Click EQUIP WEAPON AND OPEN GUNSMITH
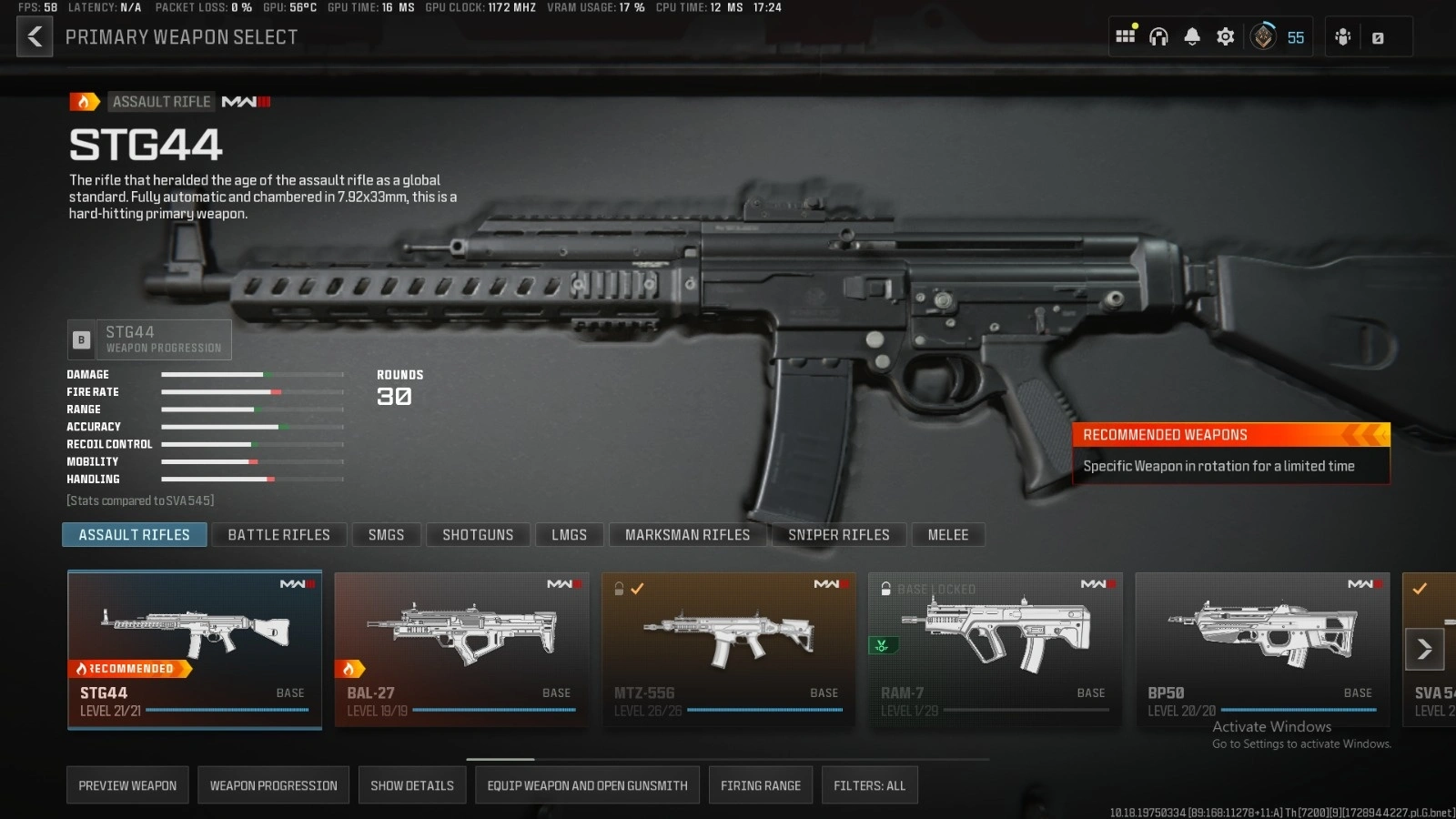1456x819 pixels. coord(587,784)
